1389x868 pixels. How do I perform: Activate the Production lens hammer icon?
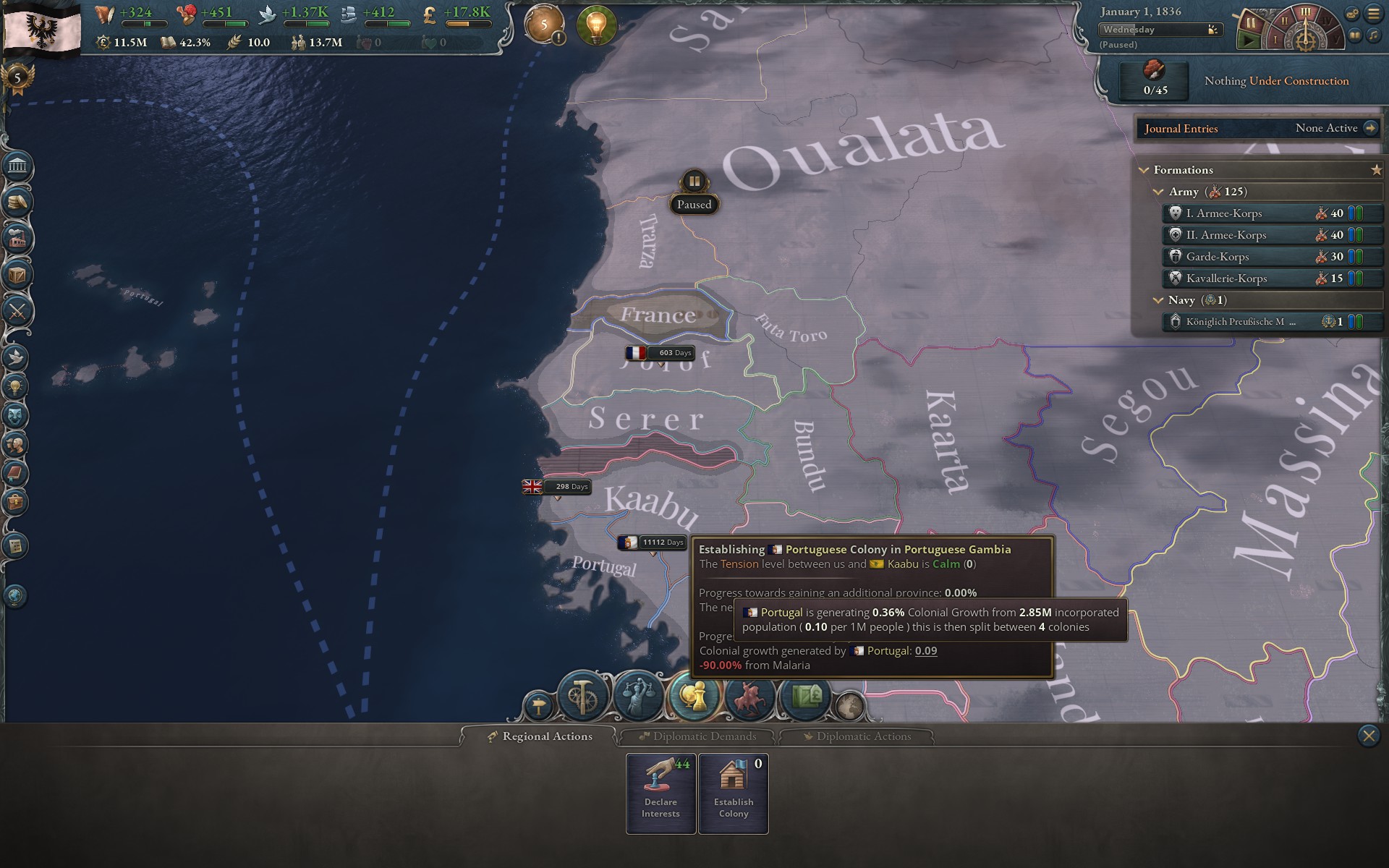click(583, 697)
